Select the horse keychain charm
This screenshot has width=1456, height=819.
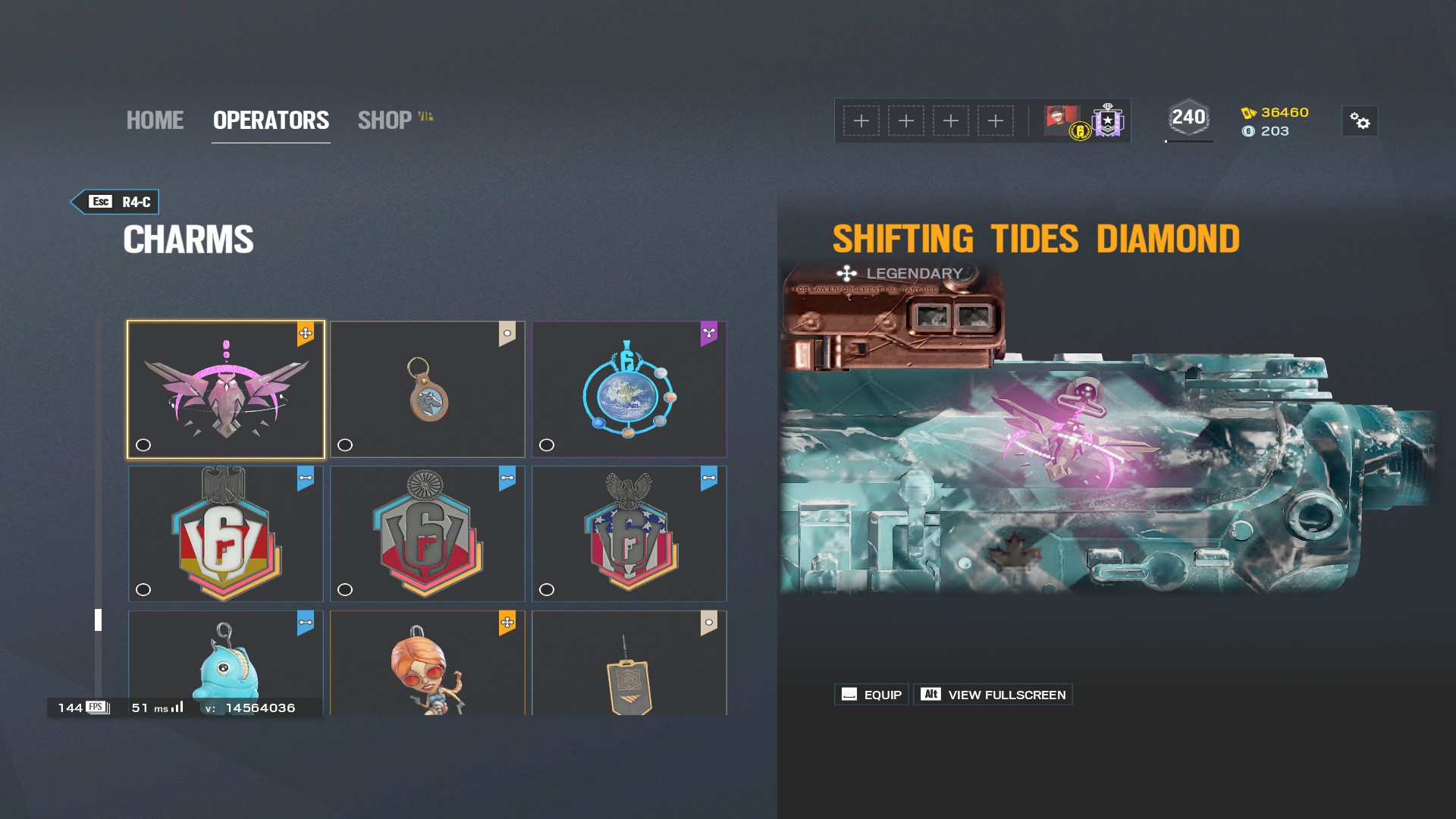(x=428, y=389)
